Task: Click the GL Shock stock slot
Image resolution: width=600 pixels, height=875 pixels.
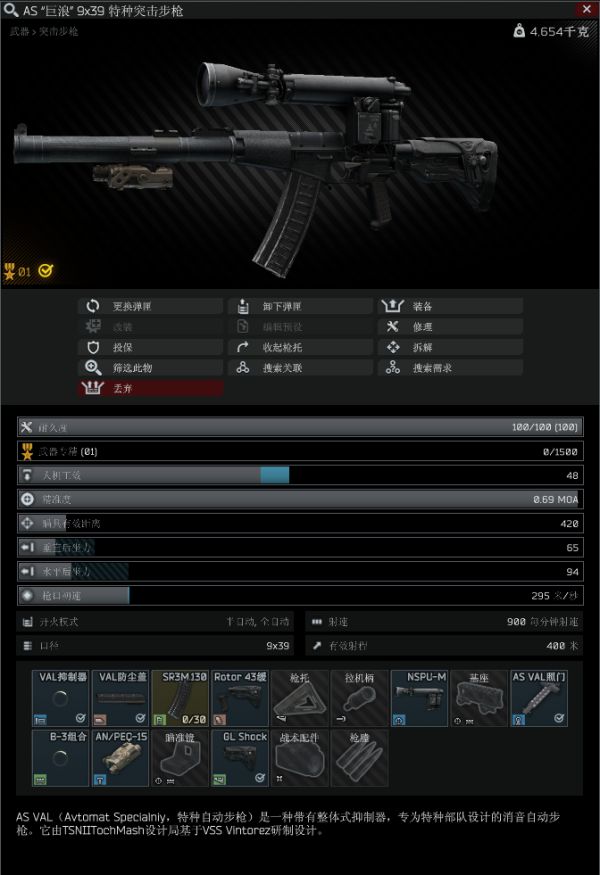Action: tap(240, 758)
